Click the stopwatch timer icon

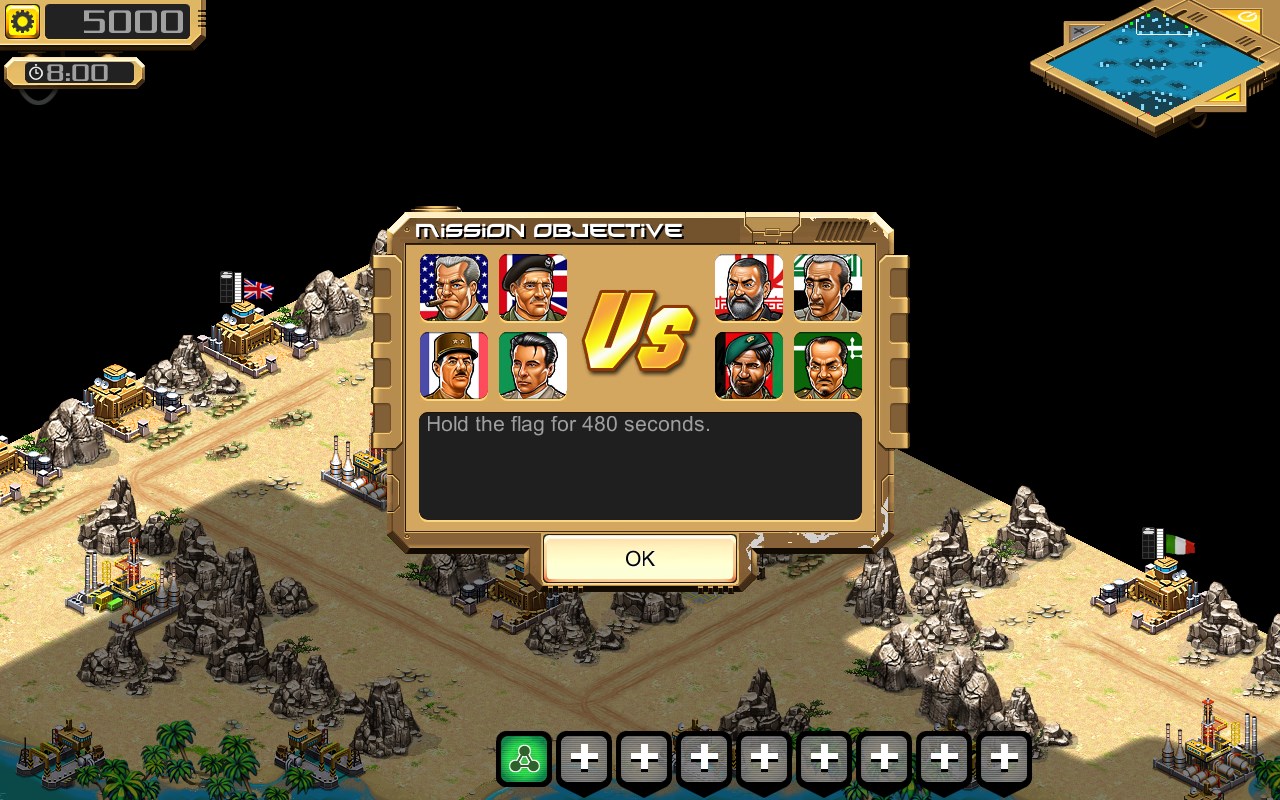(x=35, y=71)
